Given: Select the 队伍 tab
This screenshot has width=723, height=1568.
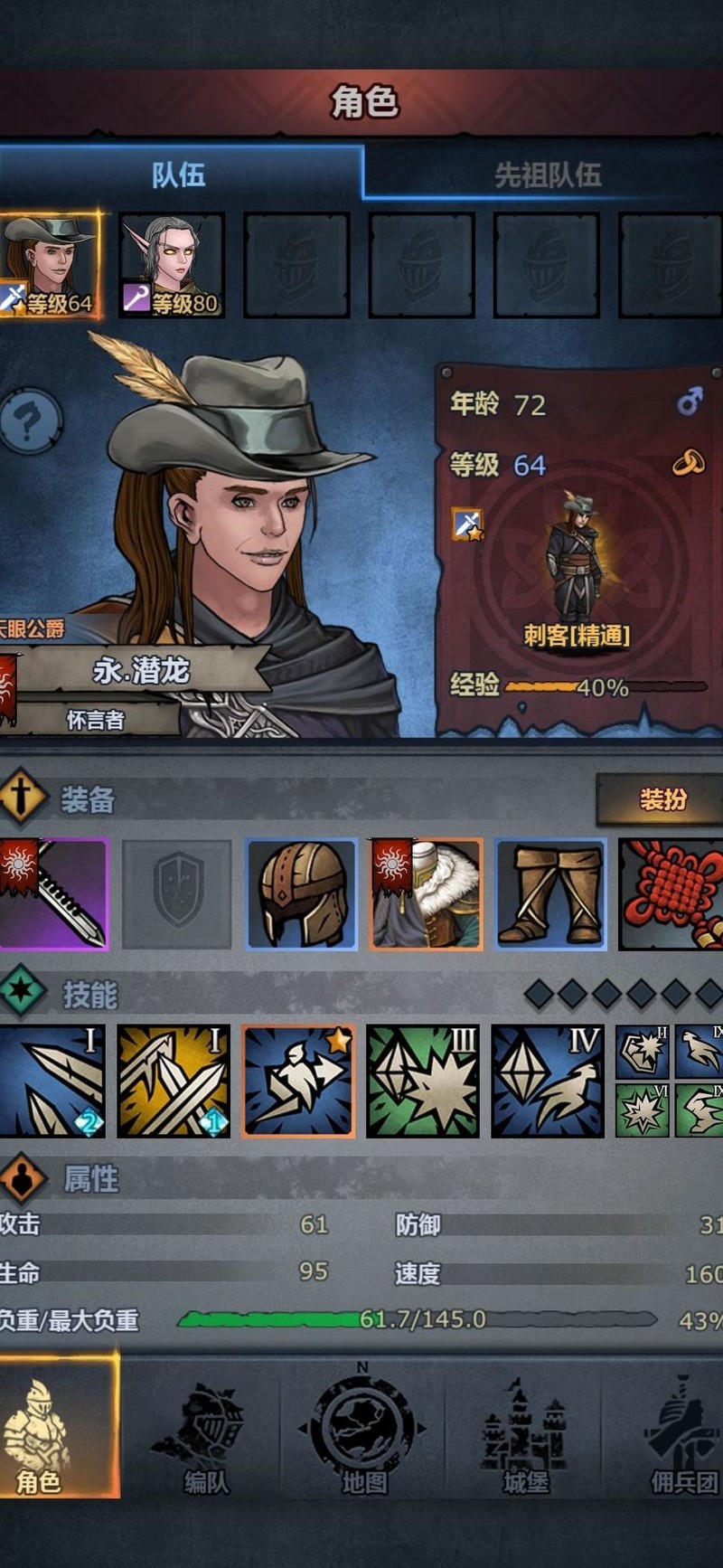Looking at the screenshot, I should 179,174.
